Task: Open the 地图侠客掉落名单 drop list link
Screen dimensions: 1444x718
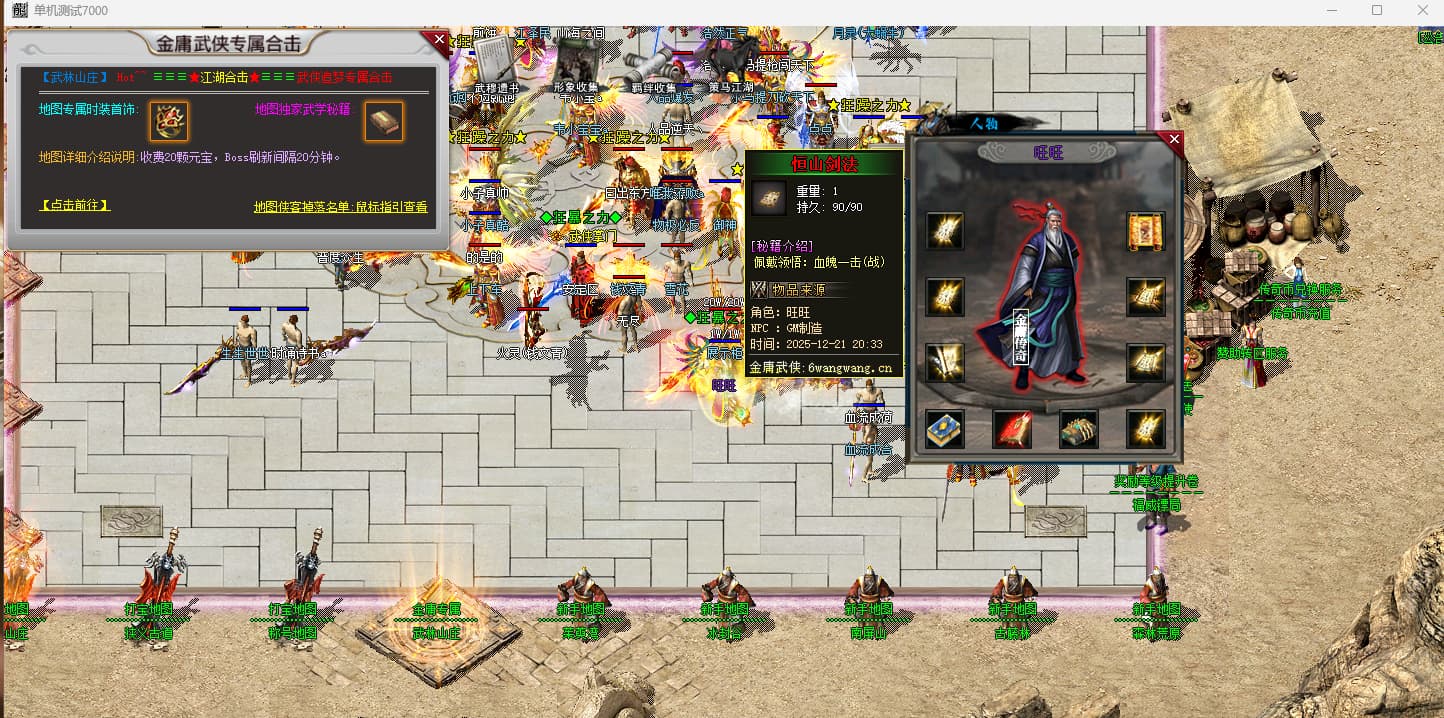Action: (340, 207)
